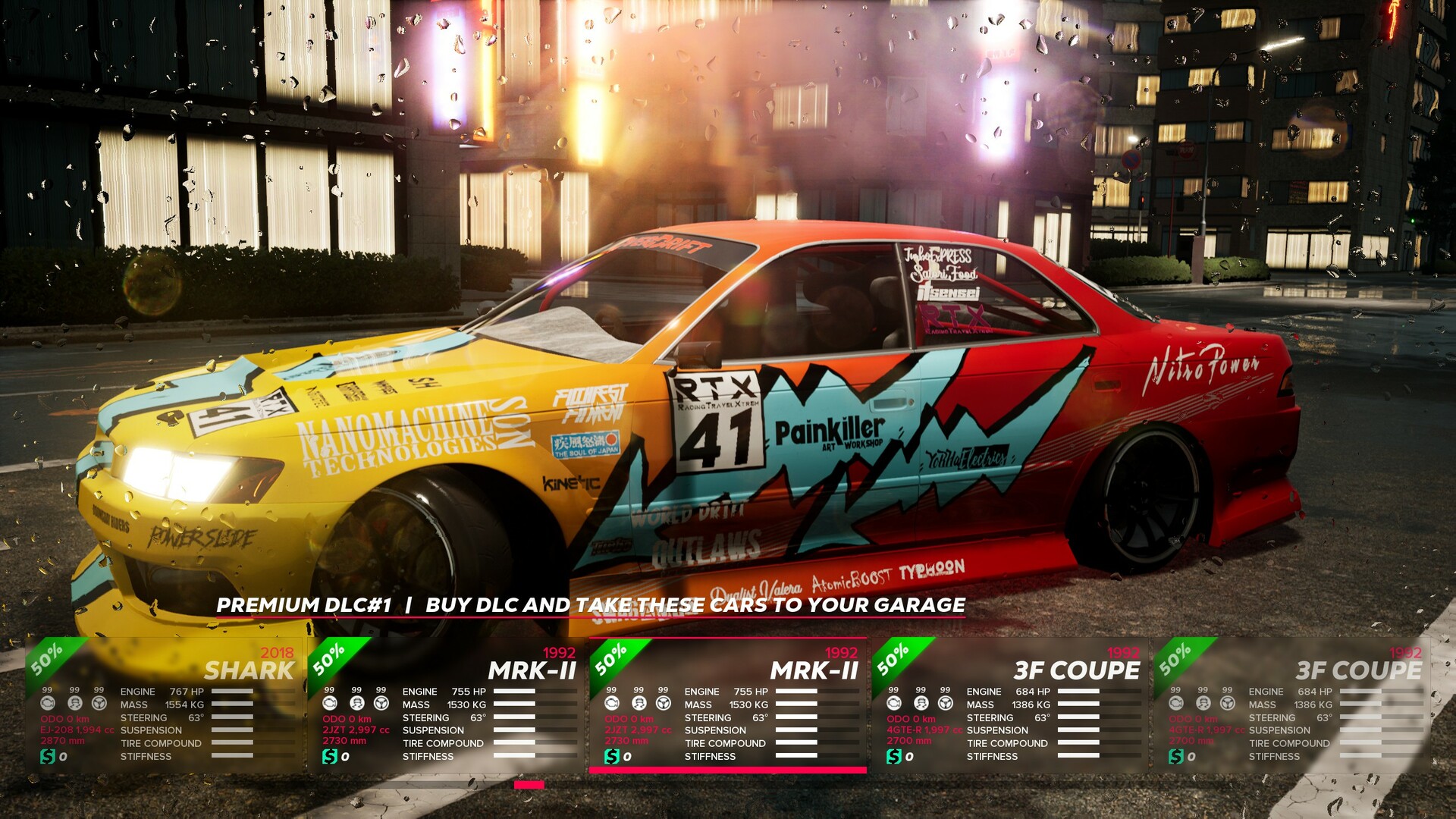This screenshot has width=1456, height=819.
Task: Click the engine icon on the SHARK card
Action: [x=48, y=704]
